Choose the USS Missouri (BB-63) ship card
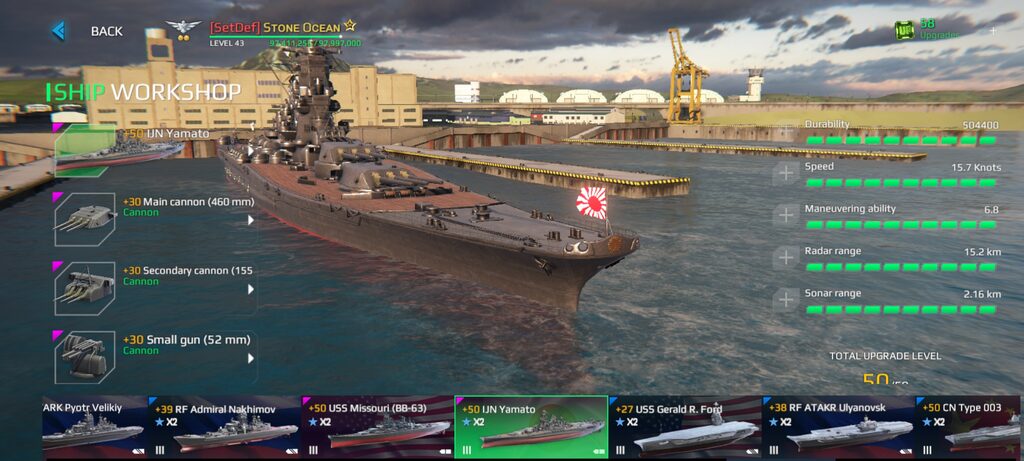The height and width of the screenshot is (461, 1024). click(377, 427)
